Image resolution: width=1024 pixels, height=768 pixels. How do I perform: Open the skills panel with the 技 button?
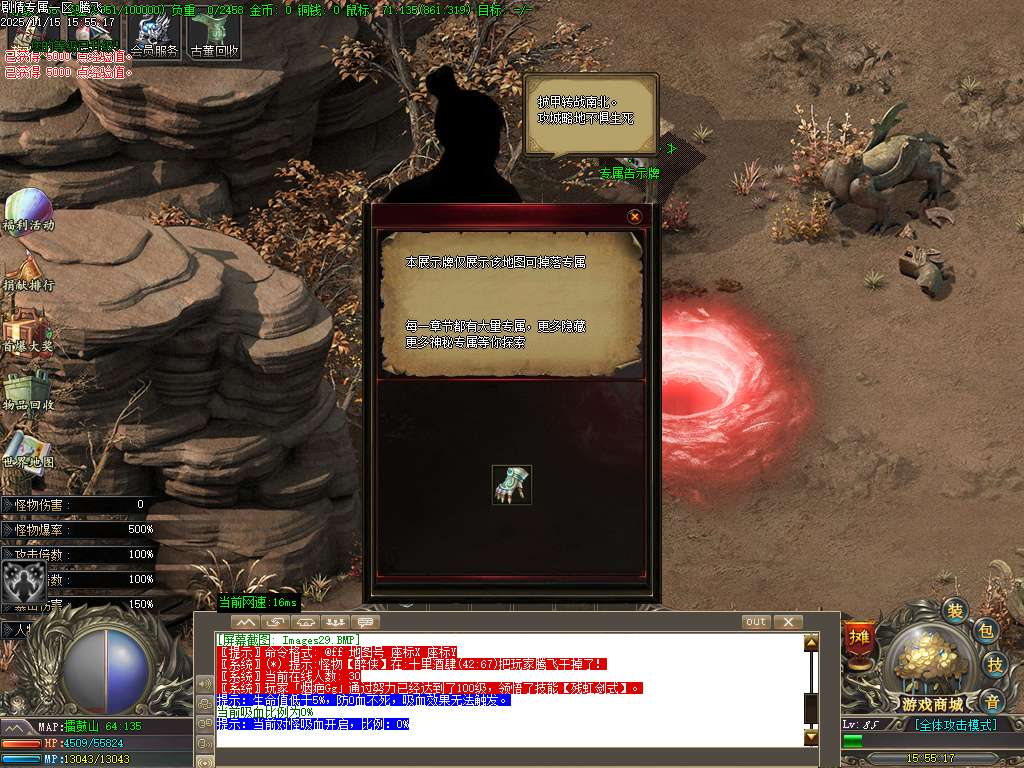(995, 664)
